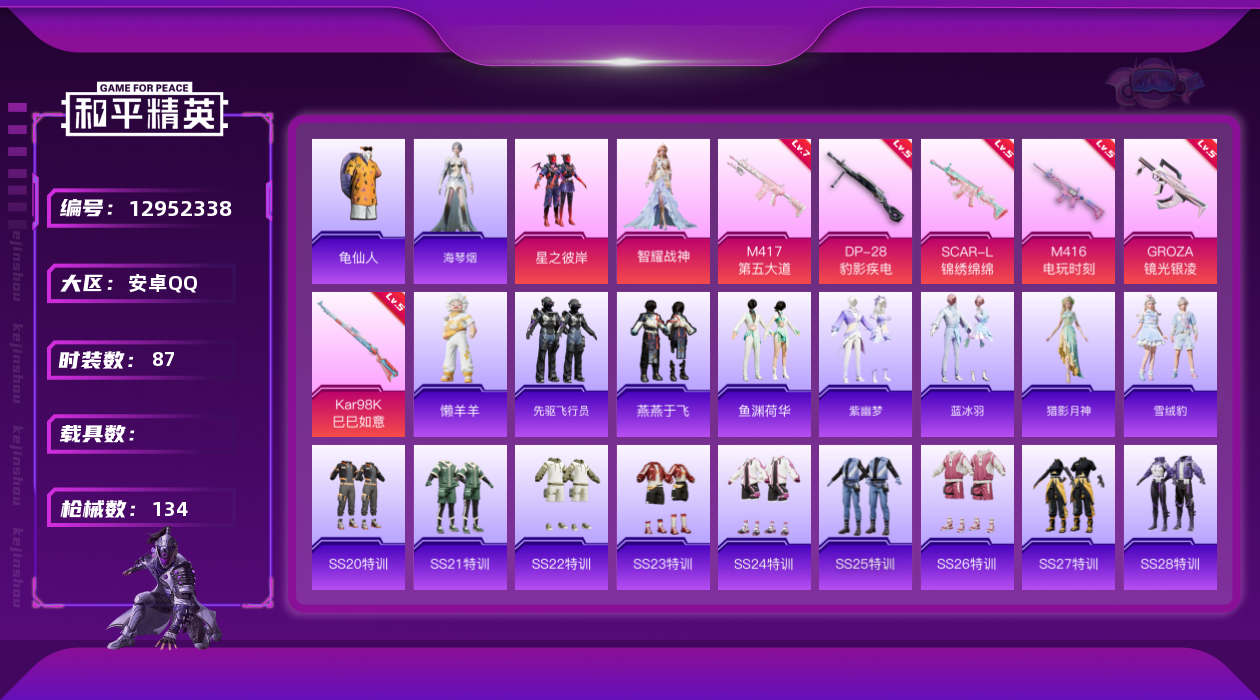
Task: Open the SS20特训 outfit set
Action: click(358, 517)
